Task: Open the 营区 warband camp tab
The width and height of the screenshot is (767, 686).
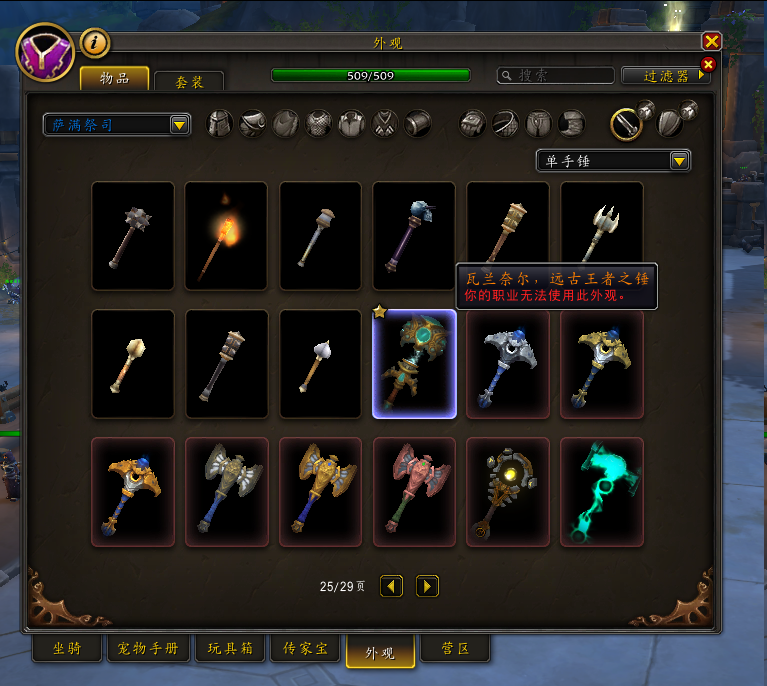Action: pyautogui.click(x=455, y=649)
